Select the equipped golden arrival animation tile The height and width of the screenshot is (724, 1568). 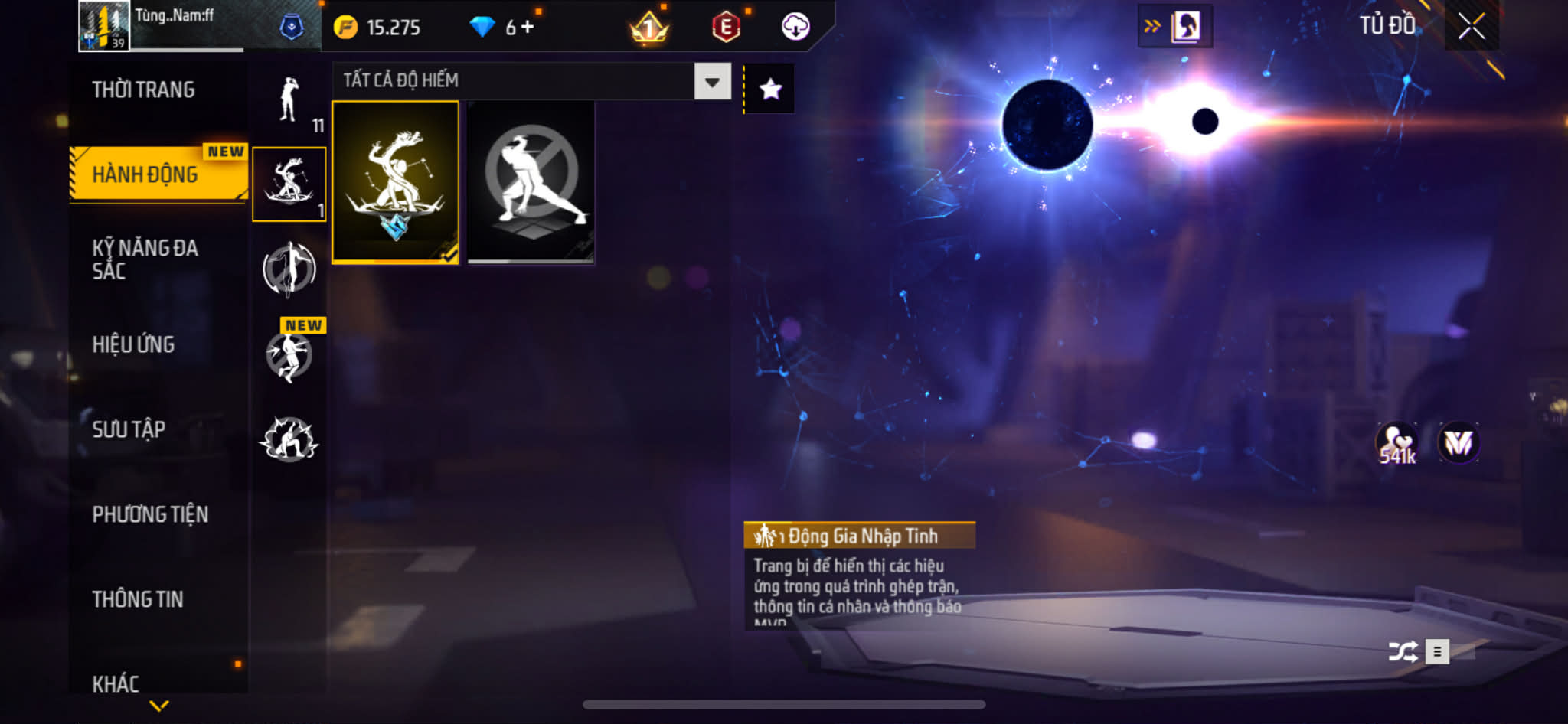(x=395, y=182)
